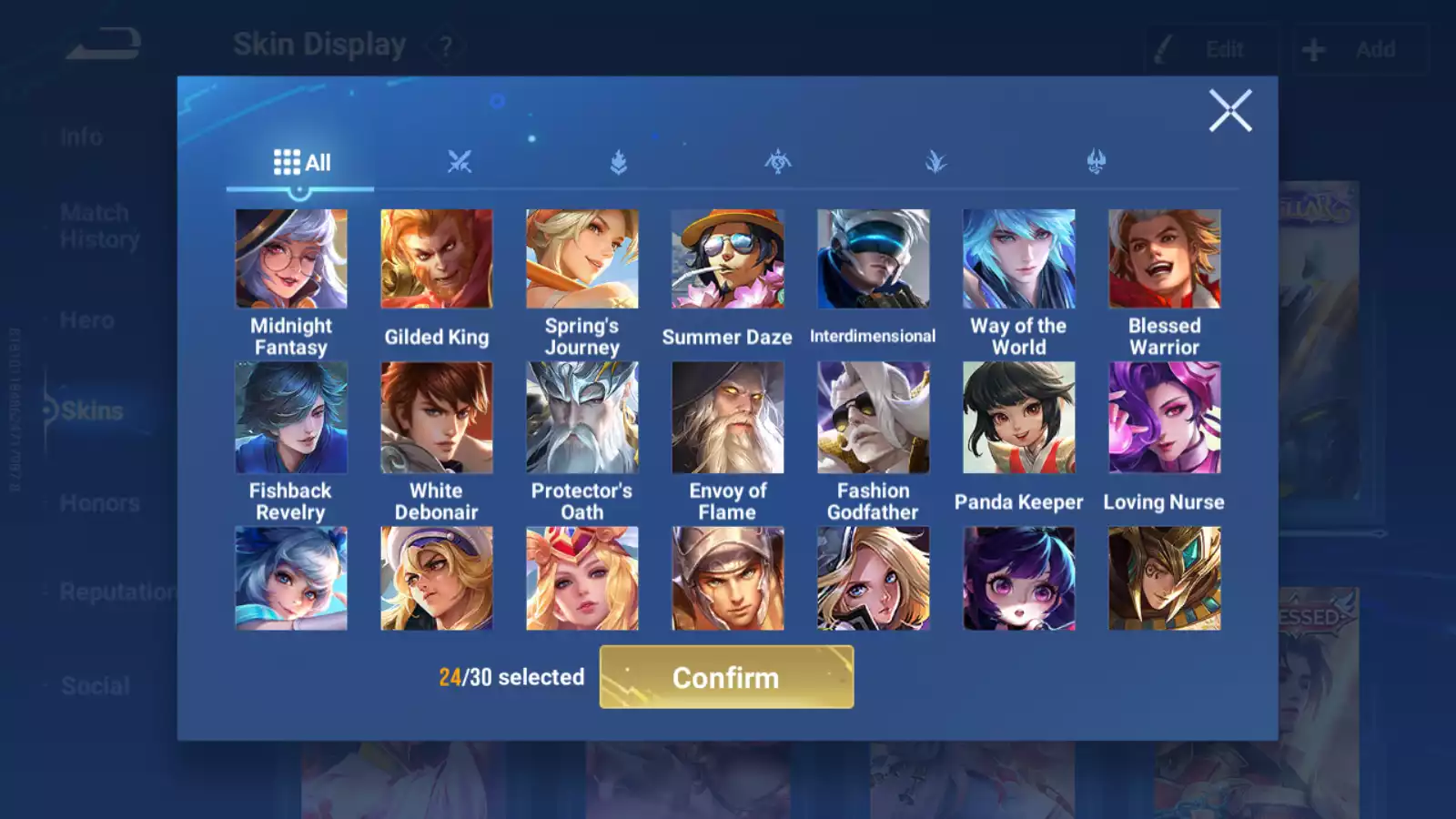Choose the Panda Keeper skin
The image size is (1456, 819).
(1019, 418)
